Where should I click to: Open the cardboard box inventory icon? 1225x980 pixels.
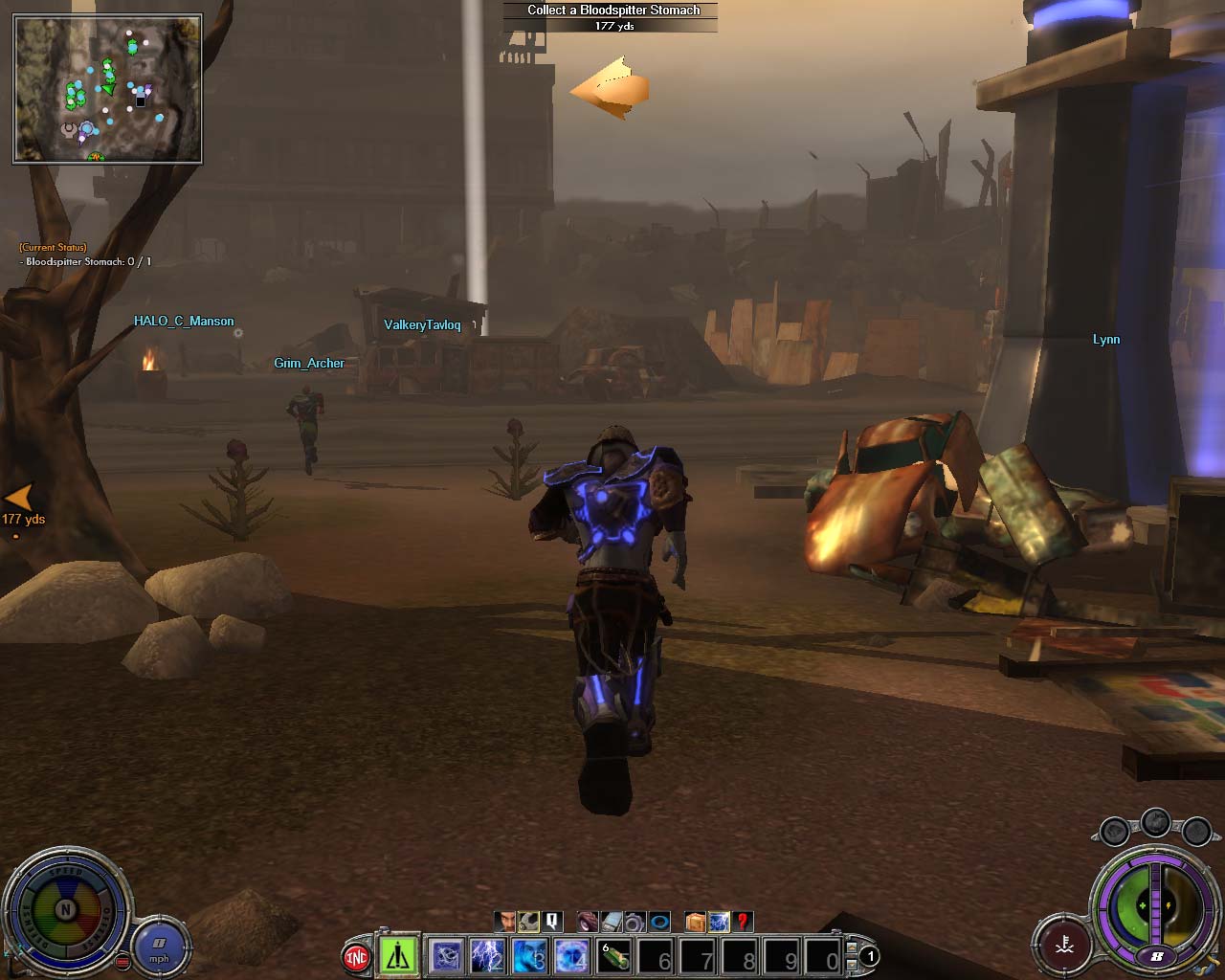click(695, 922)
